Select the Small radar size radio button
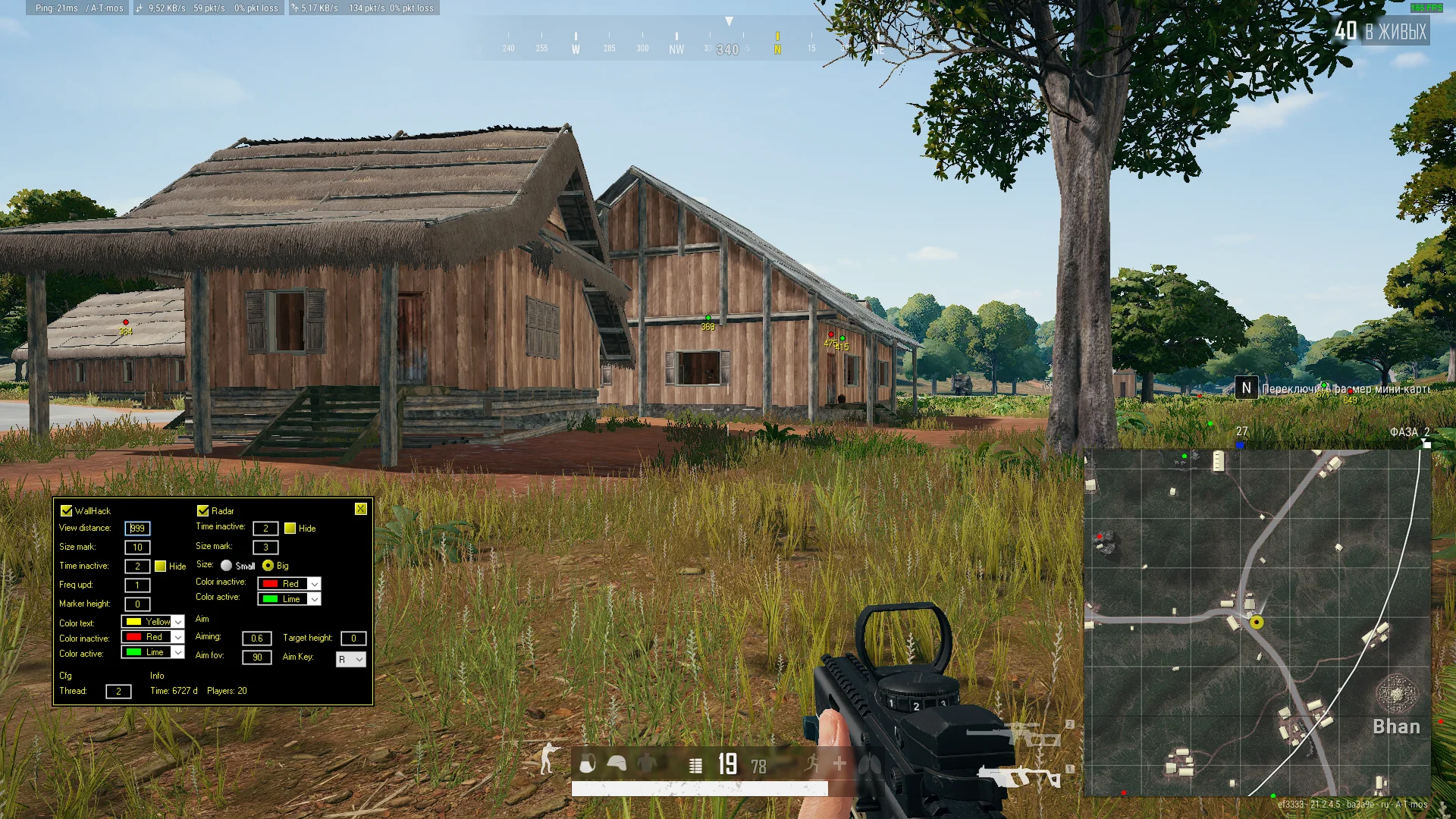Viewport: 1456px width, 819px height. [226, 566]
